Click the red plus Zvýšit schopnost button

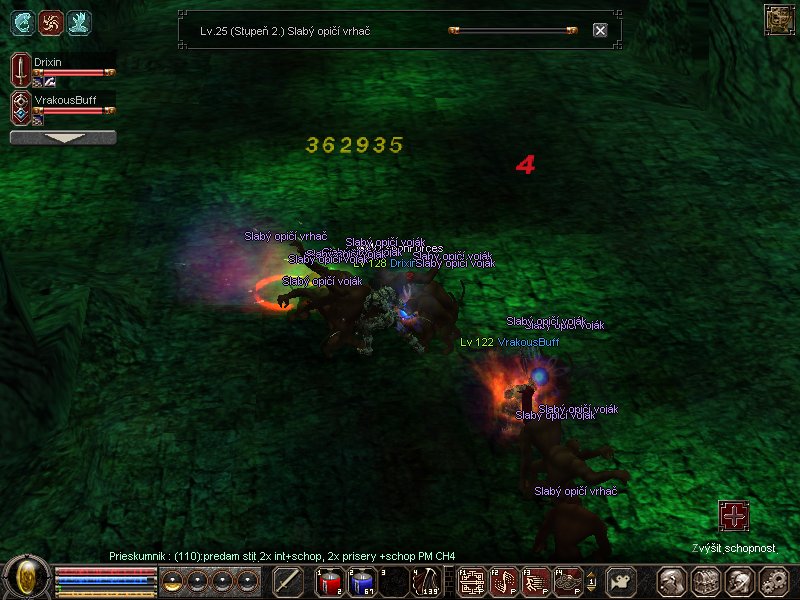734,516
